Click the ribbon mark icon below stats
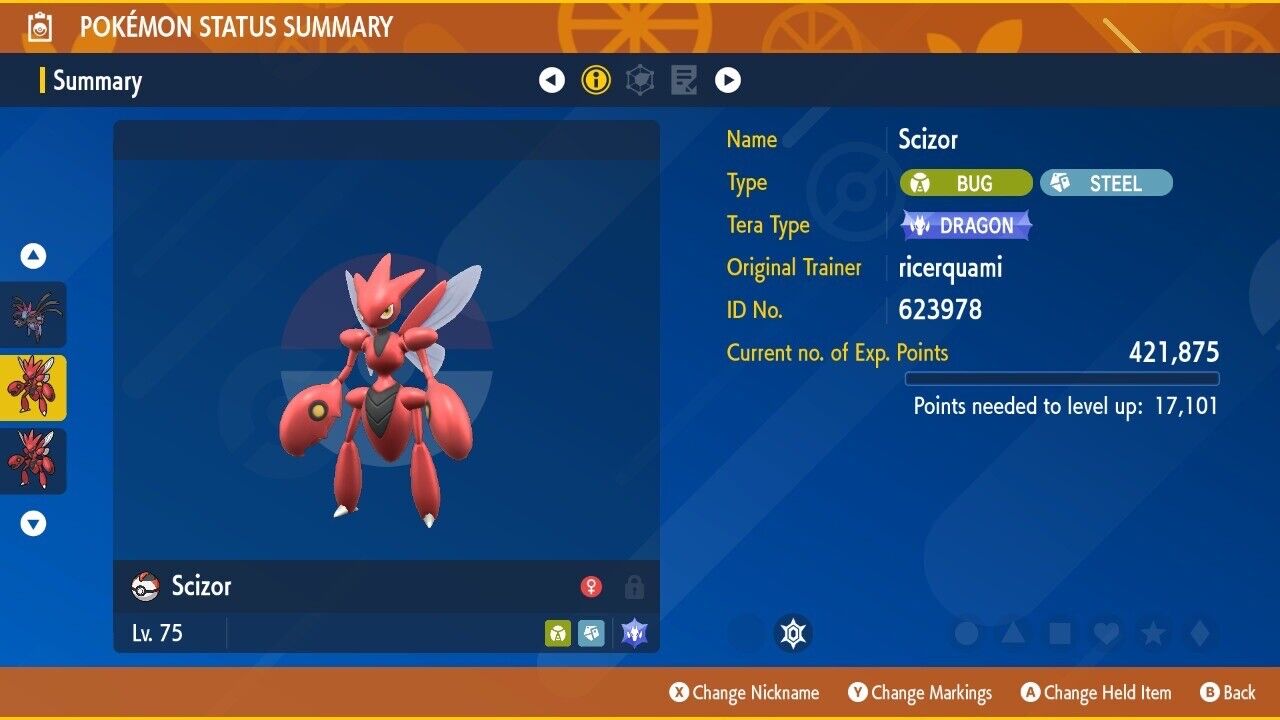The width and height of the screenshot is (1280, 720). click(x=794, y=633)
